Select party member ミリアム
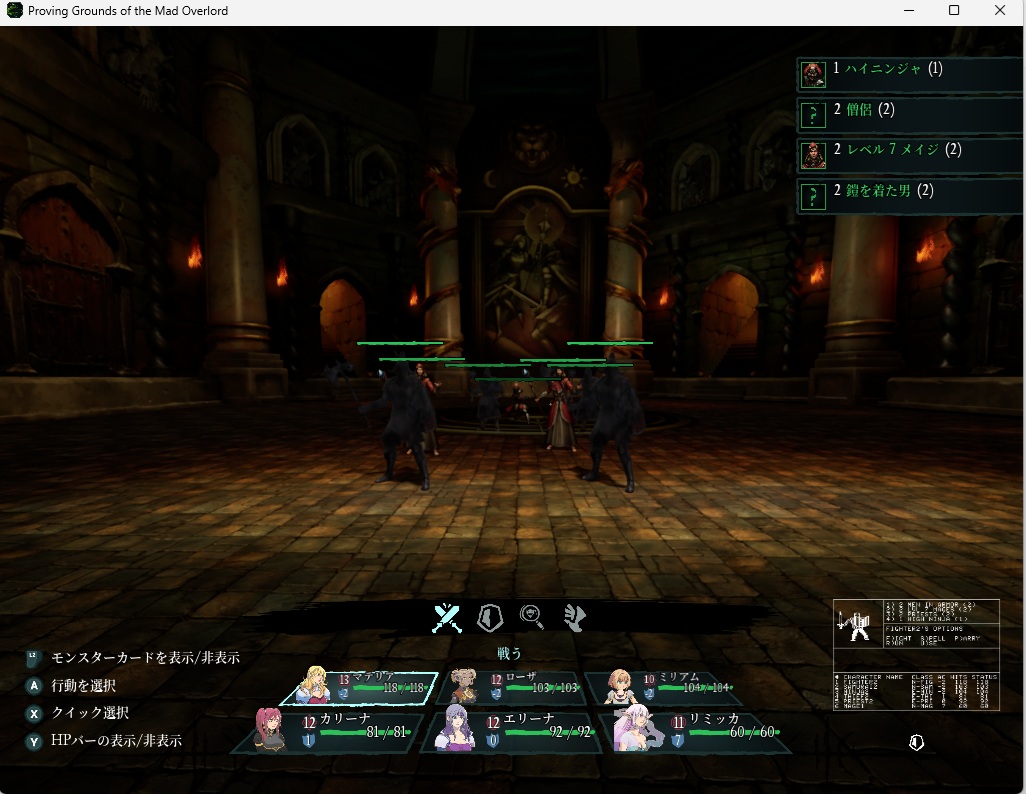Image resolution: width=1026 pixels, height=794 pixels. point(664,687)
